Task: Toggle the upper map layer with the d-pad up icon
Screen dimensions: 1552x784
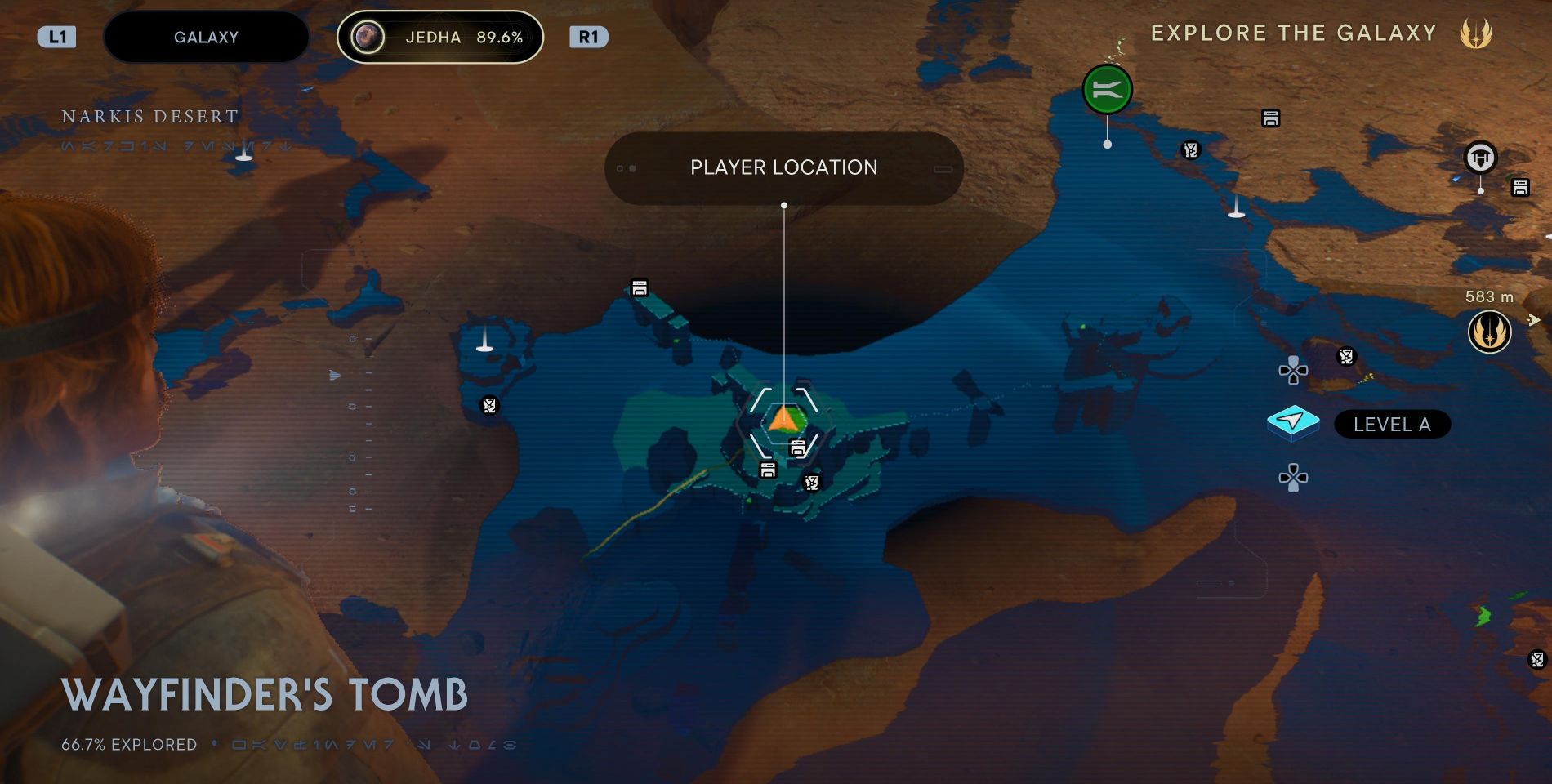Action: (x=1293, y=370)
